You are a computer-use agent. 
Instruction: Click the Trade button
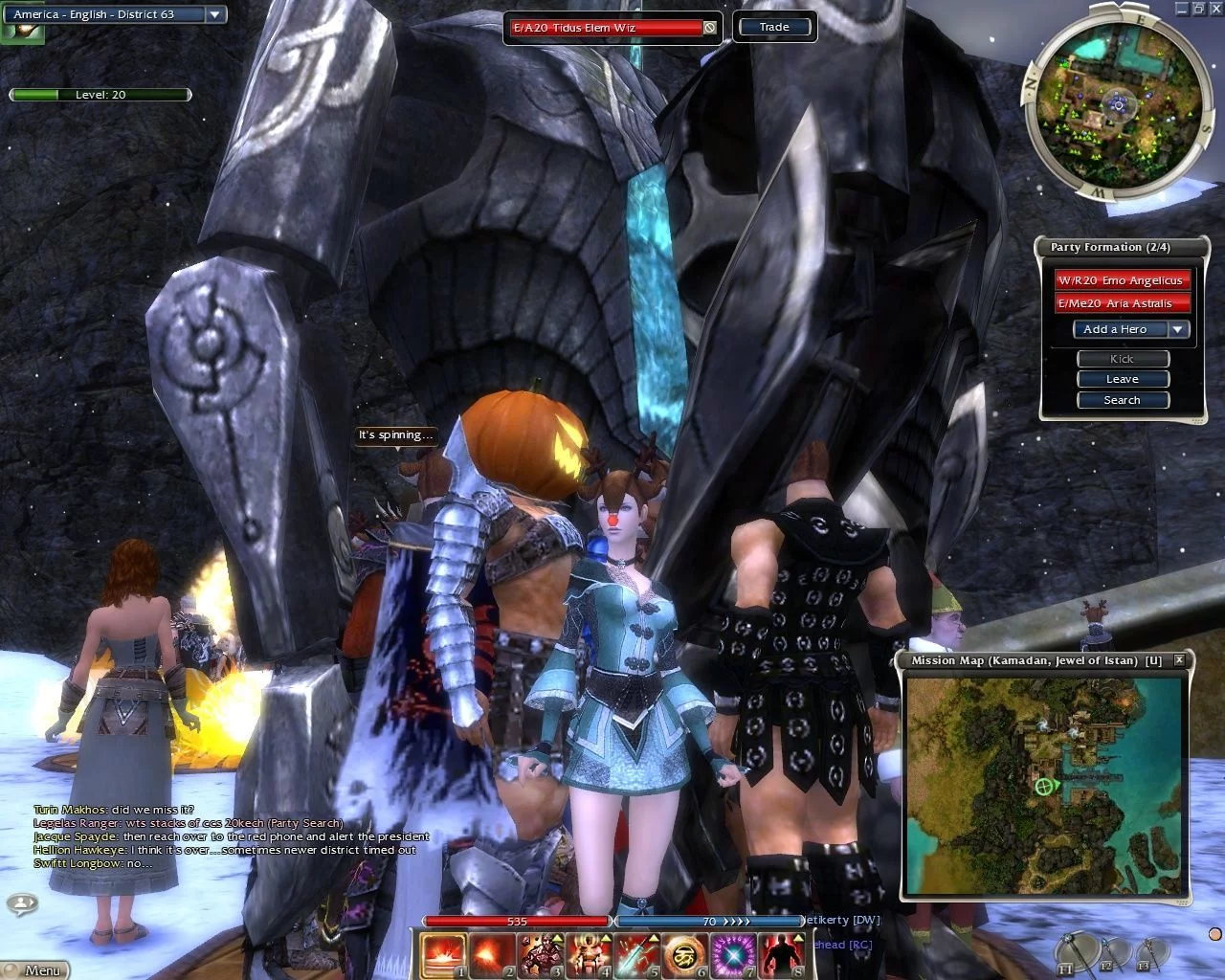click(x=774, y=27)
